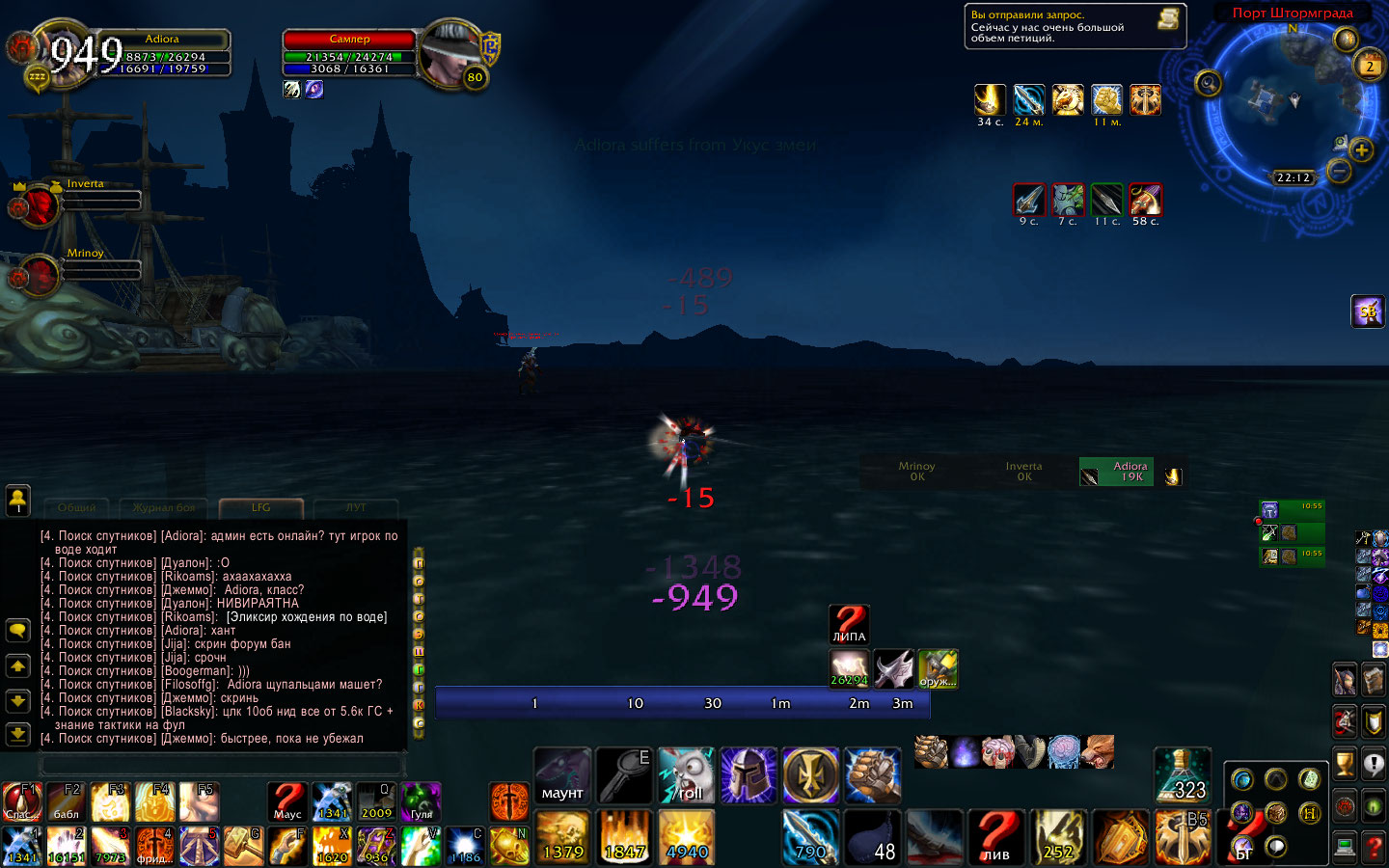
Task: Select party member Mrinoy's portrait
Action: pyautogui.click(x=39, y=276)
